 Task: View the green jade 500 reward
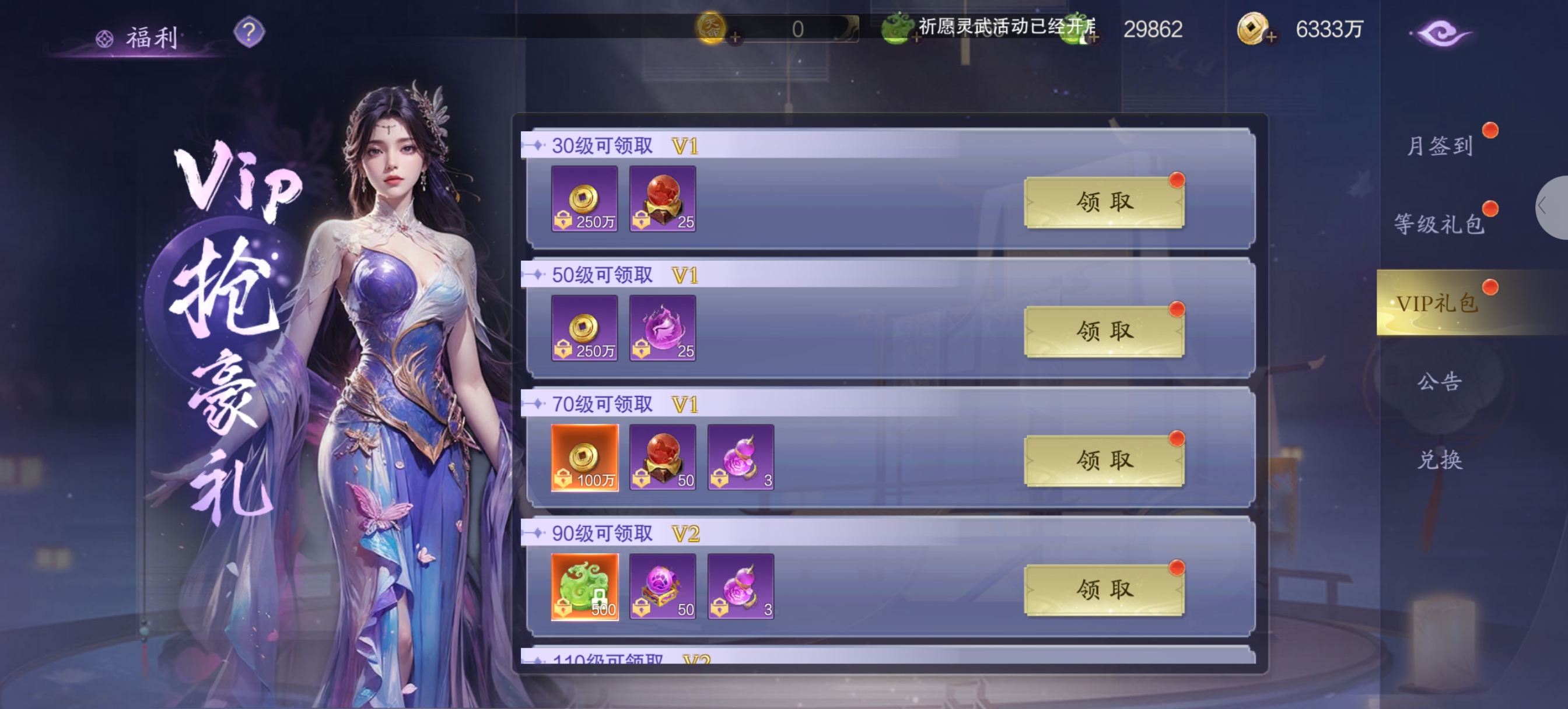point(584,587)
